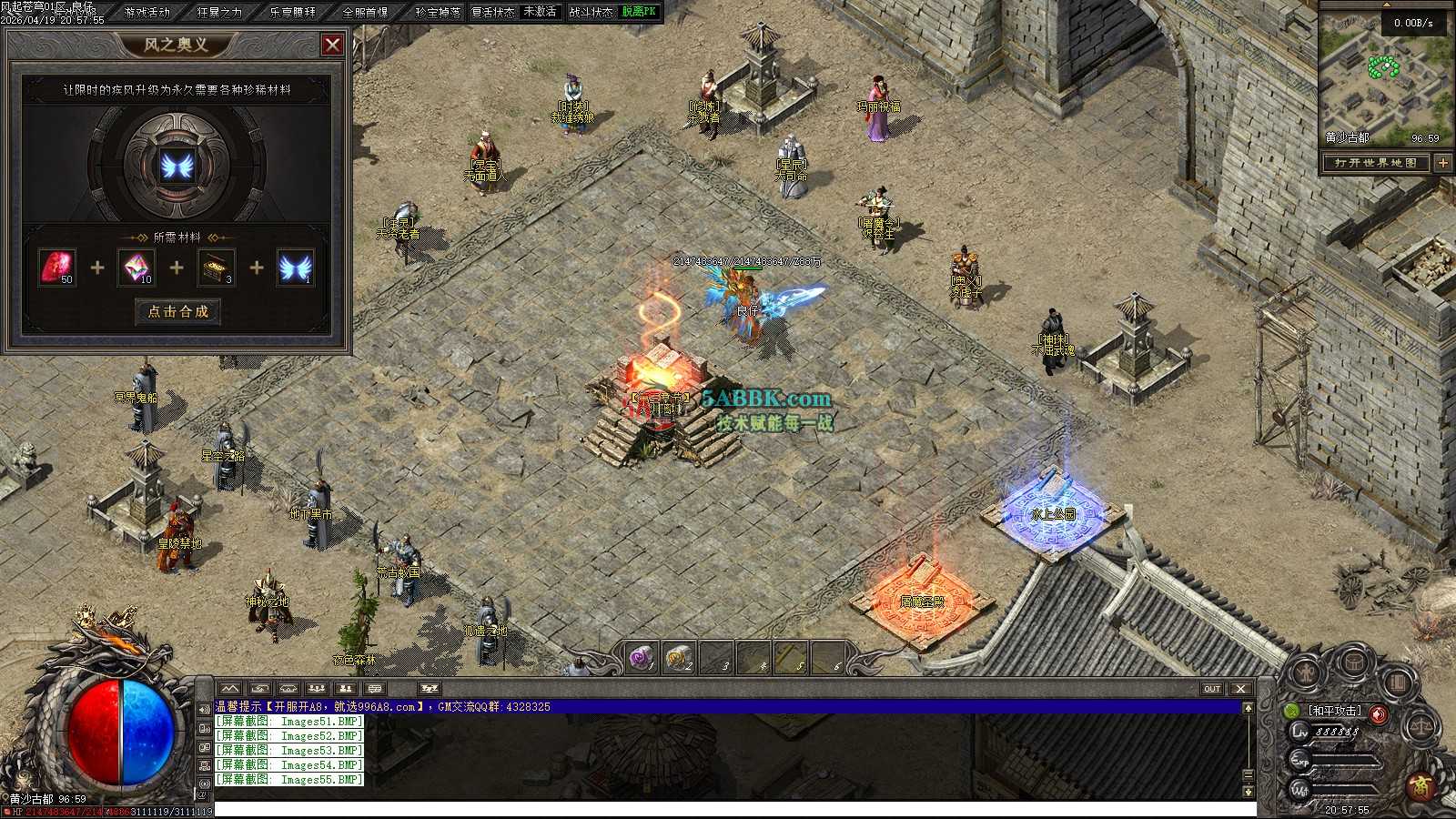Open the 珍宝掉落 menu
Image resolution: width=1456 pixels, height=819 pixels.
pyautogui.click(x=438, y=12)
